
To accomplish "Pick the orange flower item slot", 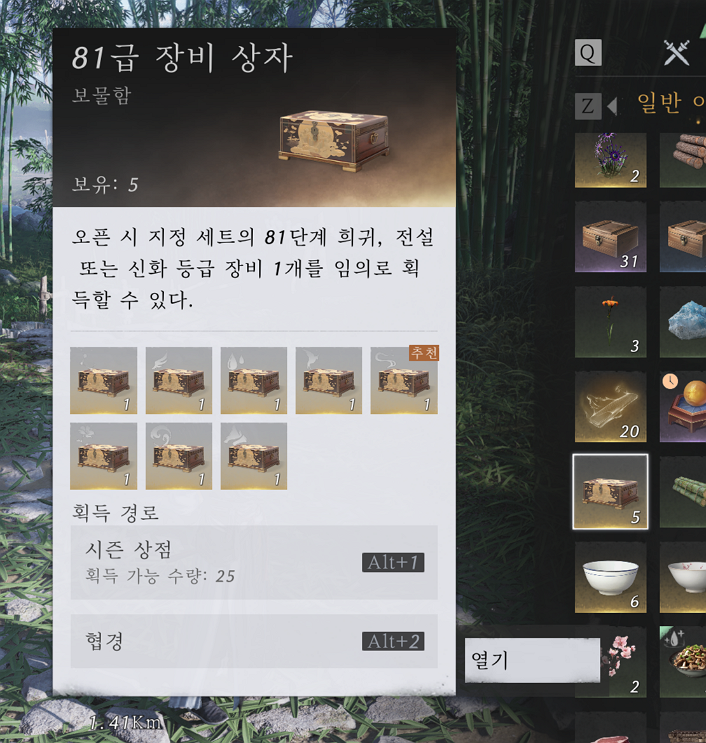I will click(610, 322).
